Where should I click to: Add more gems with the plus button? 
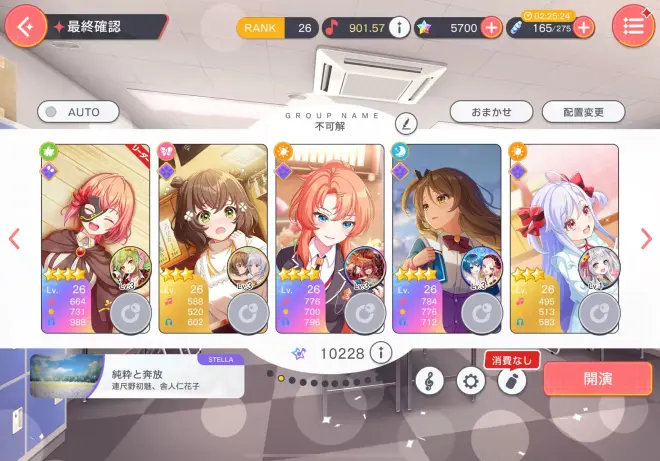click(x=491, y=28)
